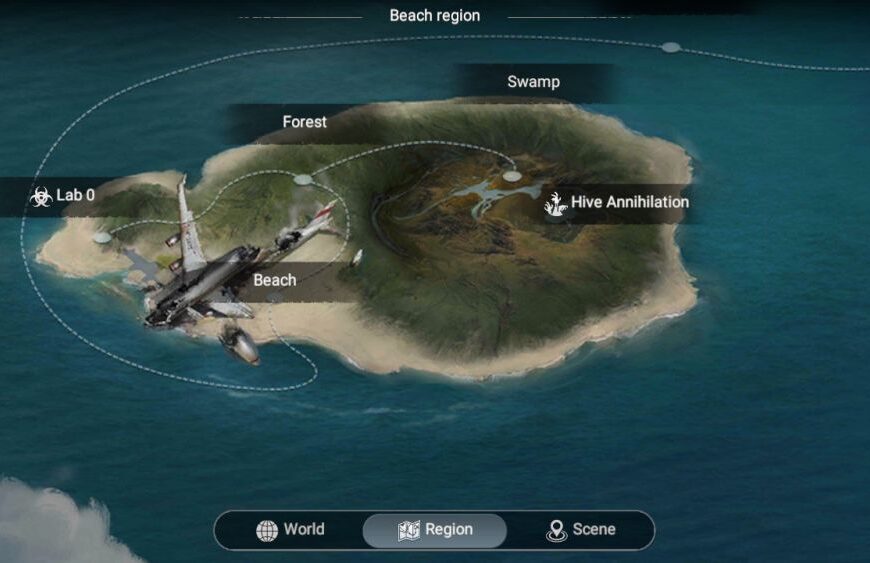Choose the Lab 0 location marker
The width and height of the screenshot is (870, 563).
click(x=63, y=196)
